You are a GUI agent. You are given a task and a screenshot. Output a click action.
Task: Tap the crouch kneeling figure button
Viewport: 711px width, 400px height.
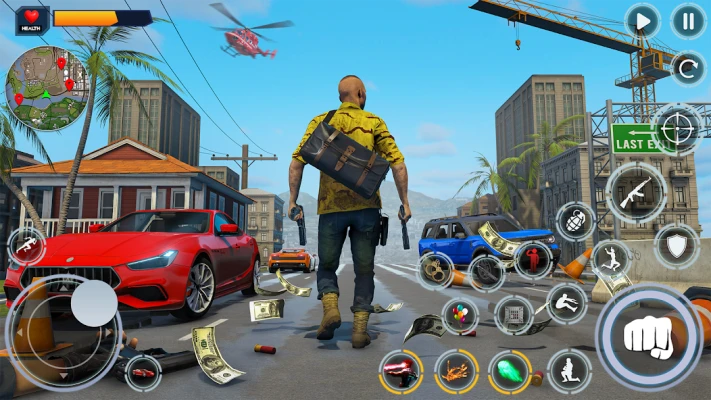pyautogui.click(x=569, y=371)
